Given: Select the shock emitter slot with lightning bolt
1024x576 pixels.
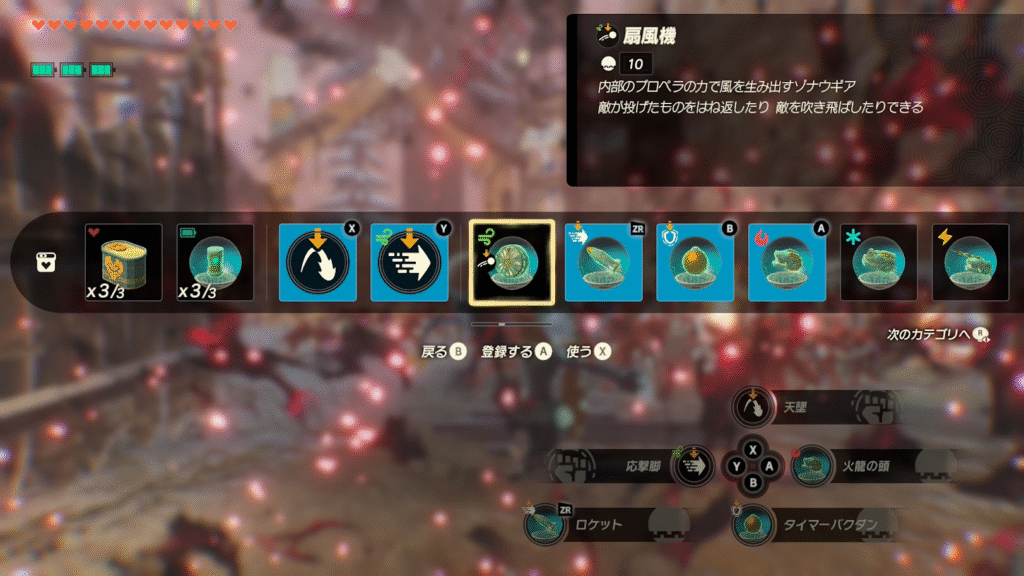Looking at the screenshot, I should [970, 262].
